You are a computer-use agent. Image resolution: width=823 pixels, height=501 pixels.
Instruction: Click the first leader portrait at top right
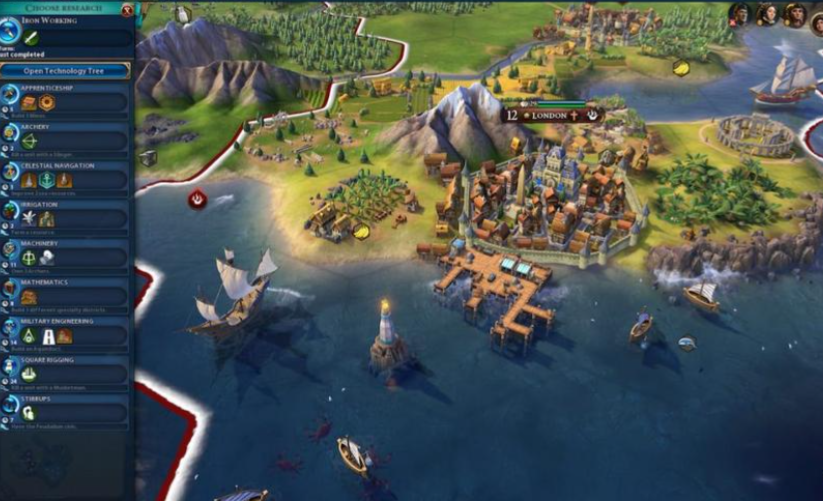click(741, 14)
